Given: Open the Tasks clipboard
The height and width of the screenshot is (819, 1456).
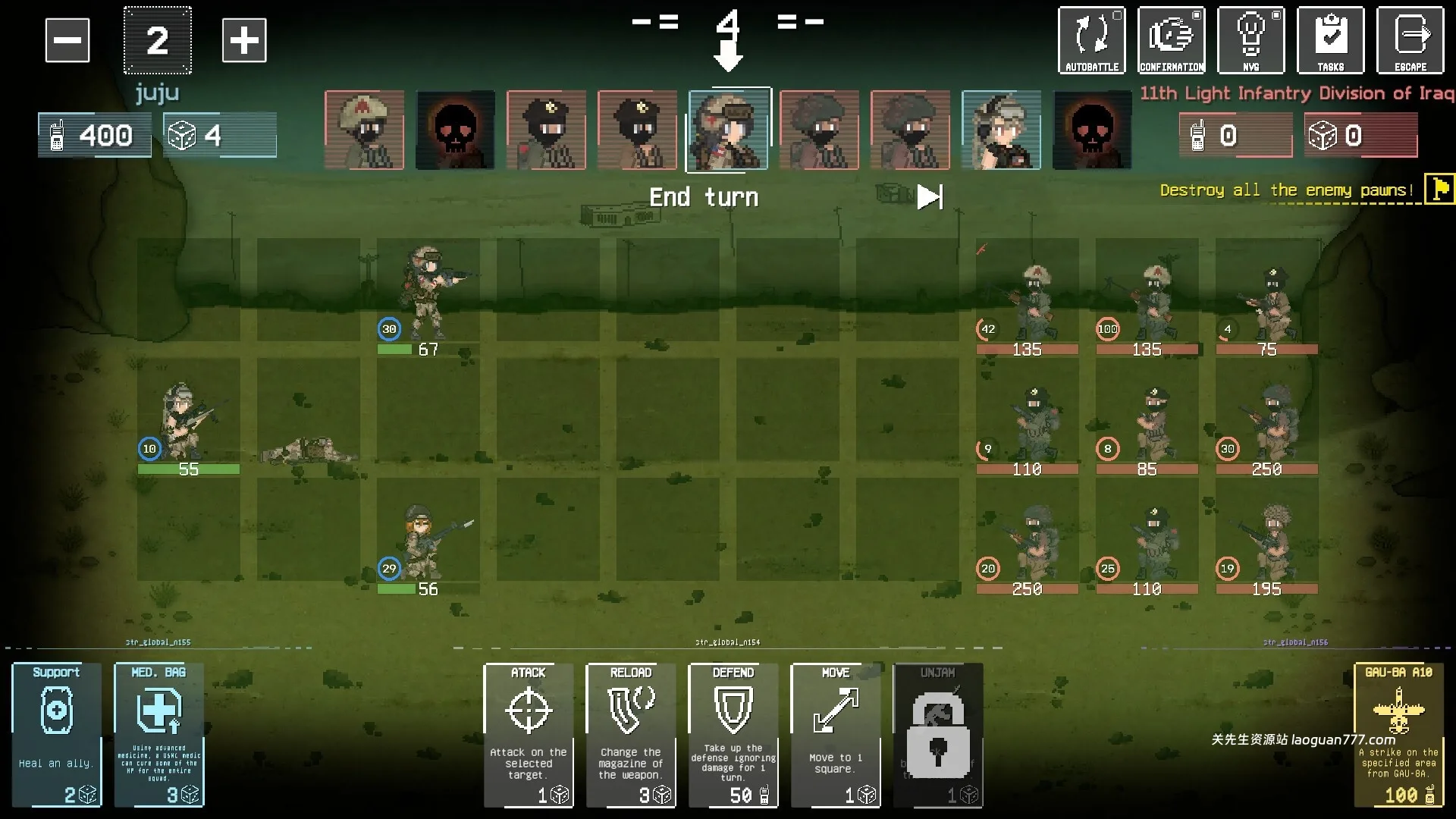Looking at the screenshot, I should pyautogui.click(x=1331, y=40).
